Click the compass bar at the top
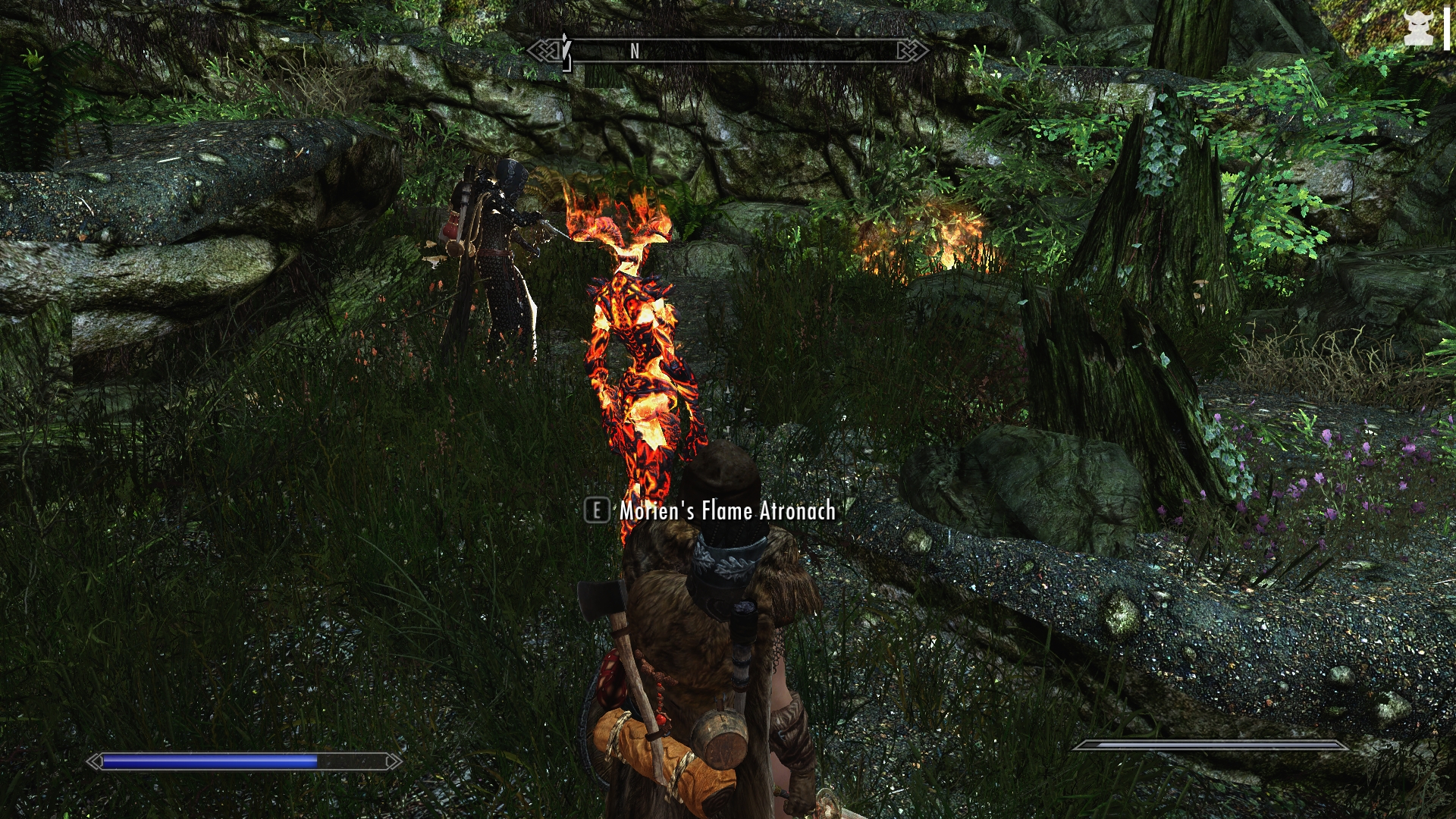Screen dimensions: 1456x819 (x=728, y=51)
